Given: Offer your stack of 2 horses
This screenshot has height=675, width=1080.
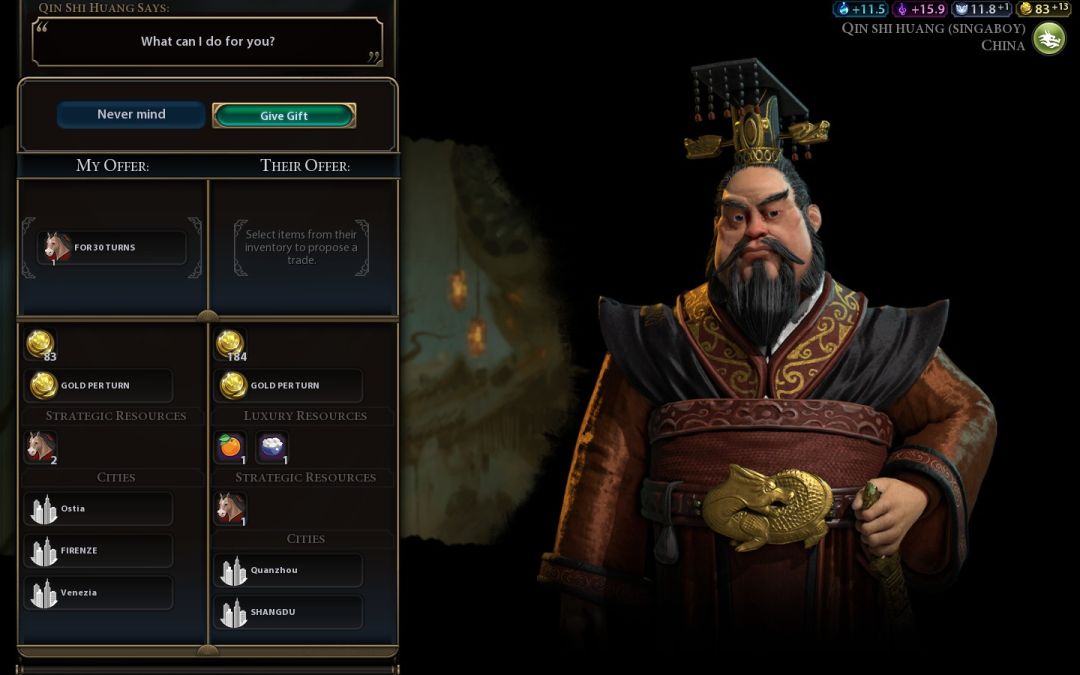Looking at the screenshot, I should [x=41, y=447].
